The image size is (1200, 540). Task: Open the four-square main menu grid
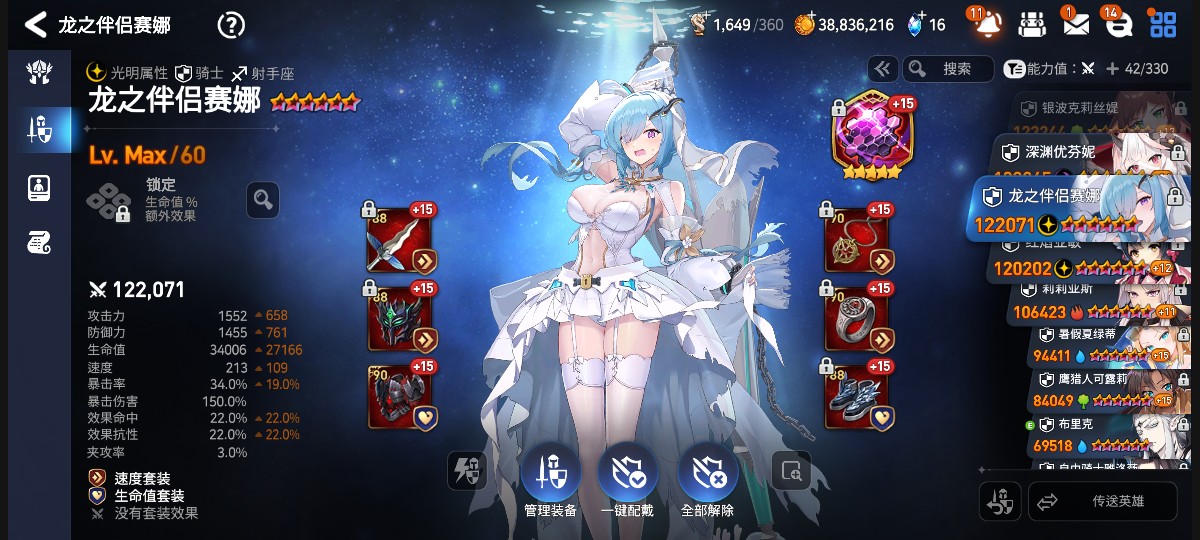[x=1162, y=24]
